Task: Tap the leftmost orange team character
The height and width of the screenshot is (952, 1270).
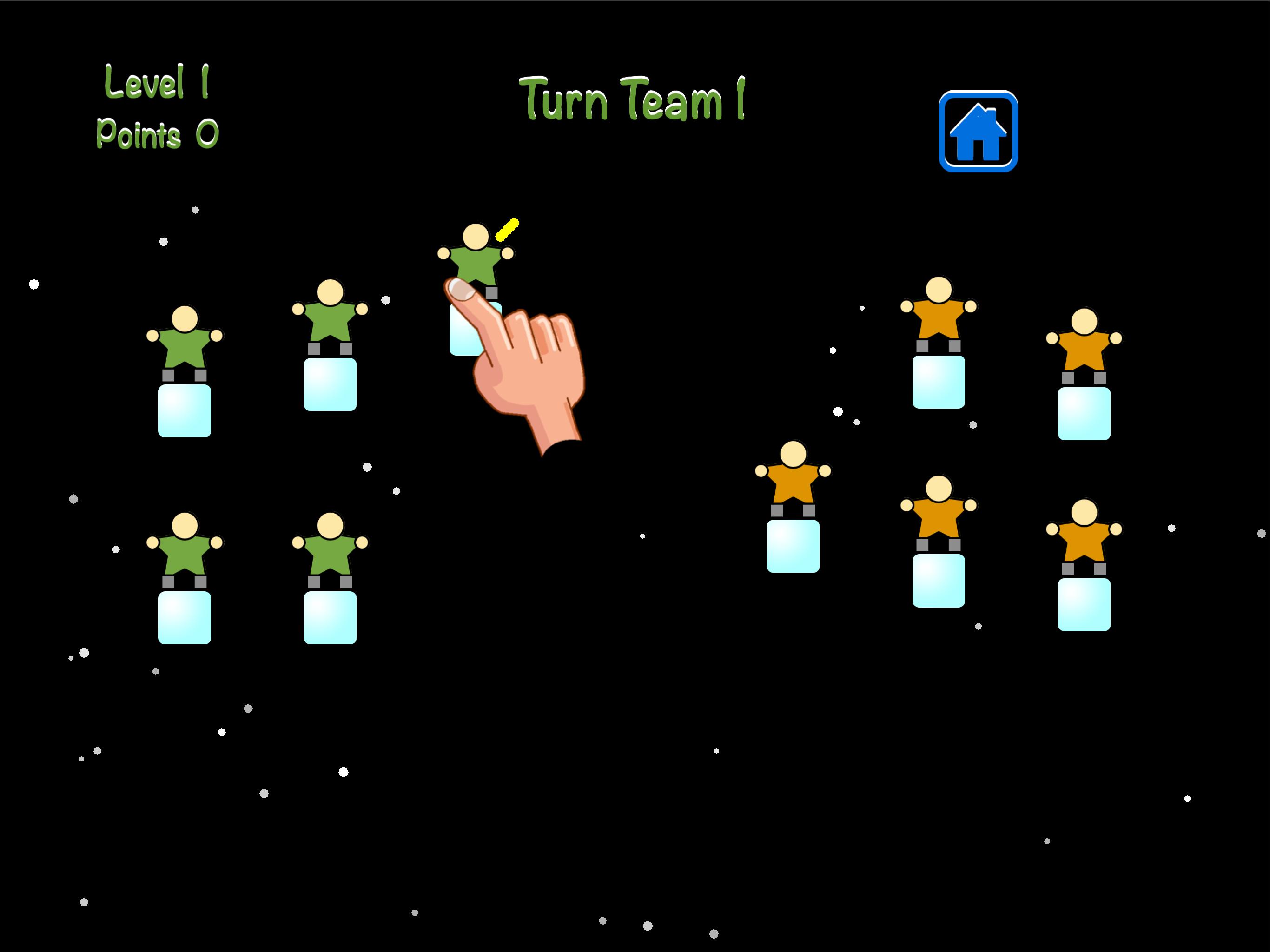Action: coord(795,483)
